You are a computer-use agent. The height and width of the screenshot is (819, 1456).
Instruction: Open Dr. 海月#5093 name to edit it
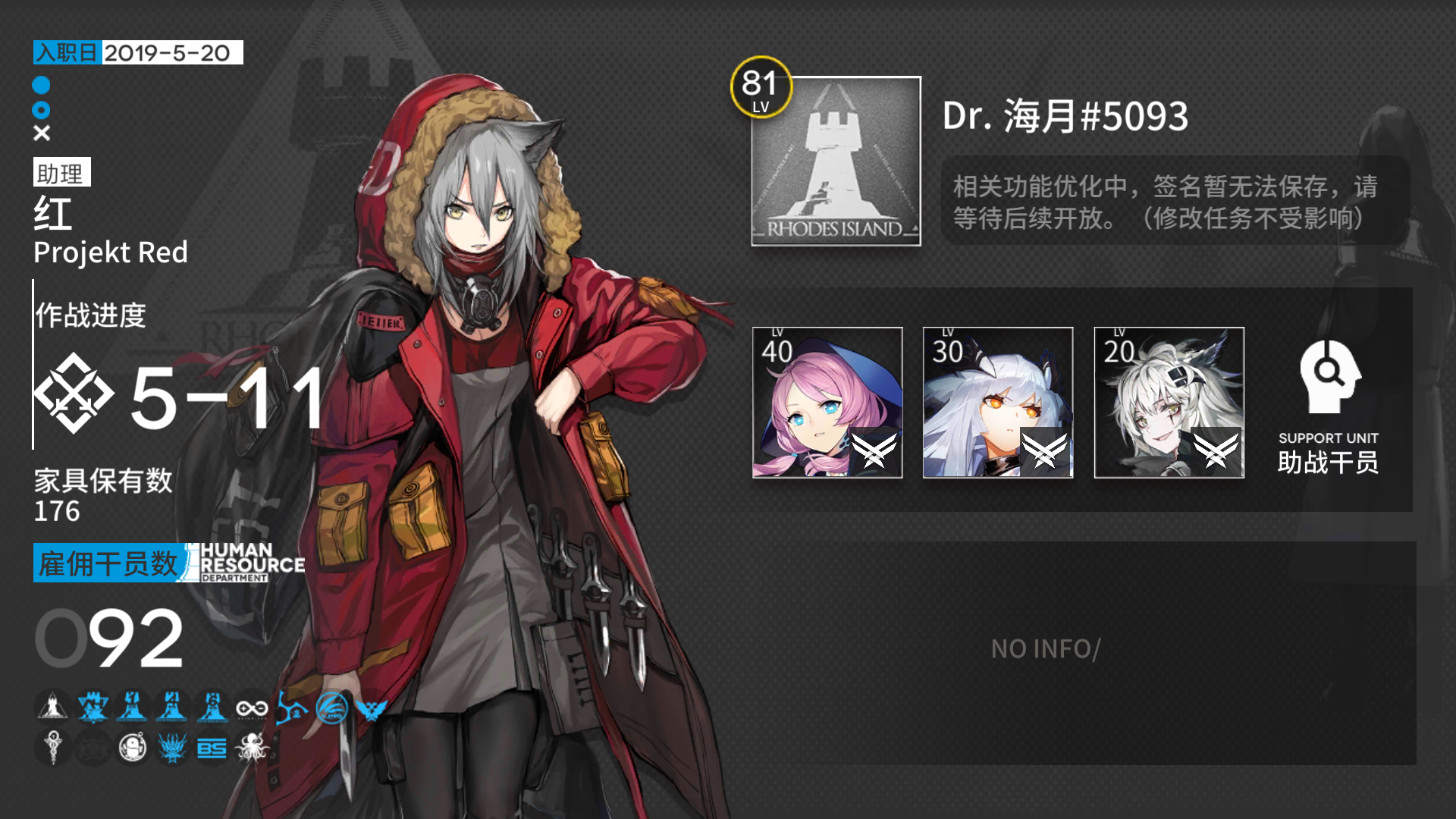click(x=1065, y=115)
